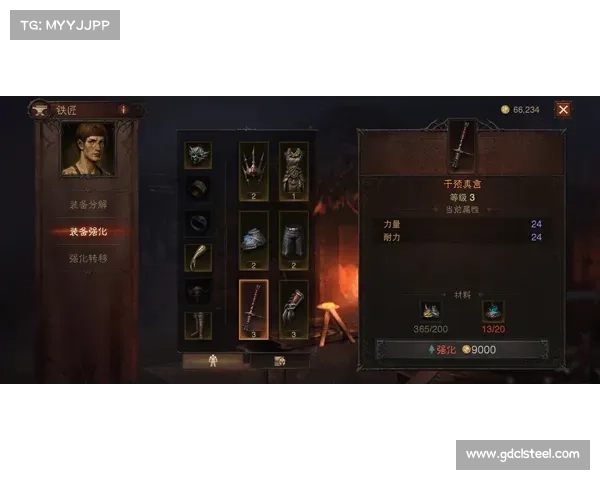Viewport: 600px width, 480px height.
Task: Tap the scrap material icon showing 365/200
Action: 430,310
